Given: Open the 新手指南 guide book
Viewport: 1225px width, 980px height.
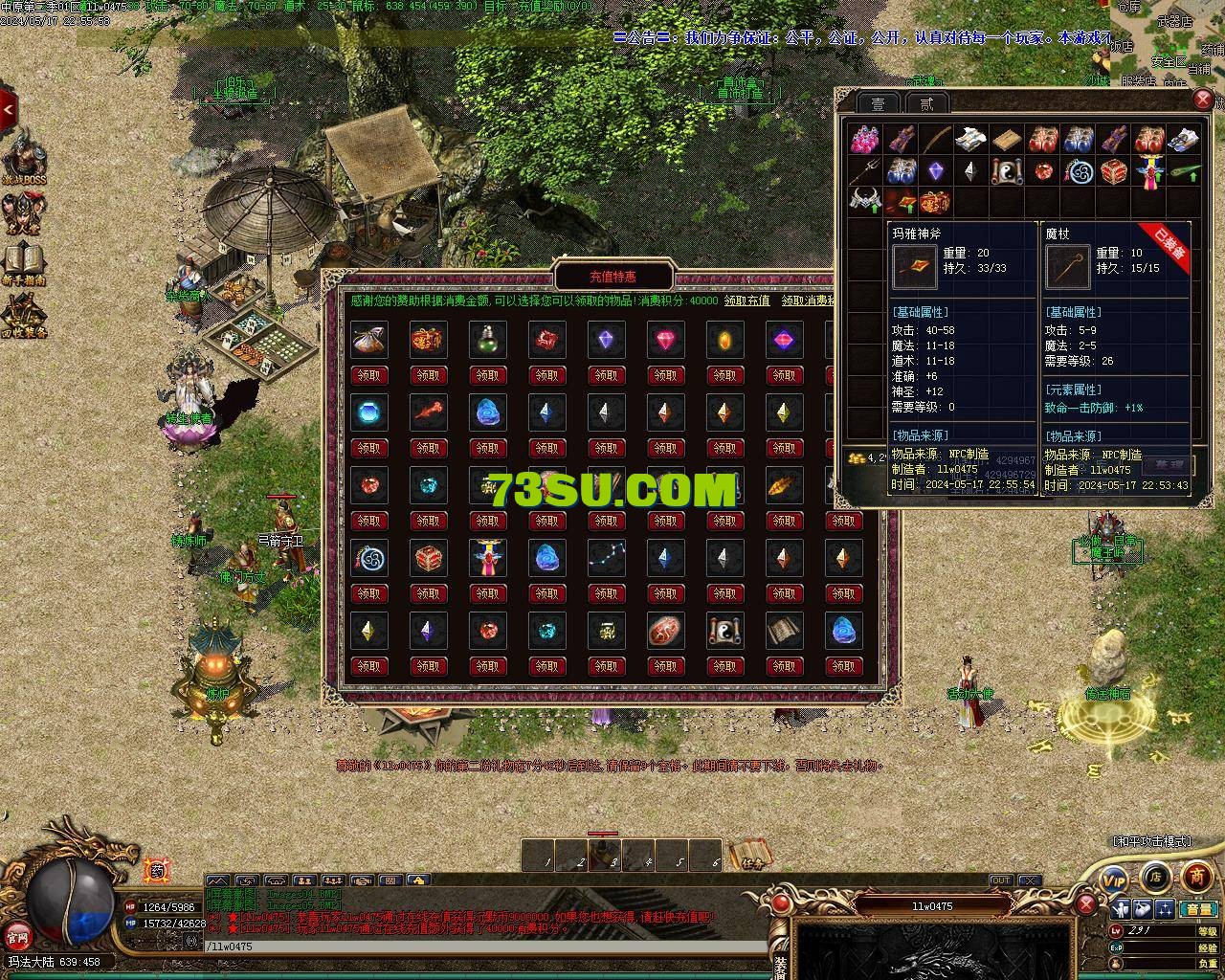Looking at the screenshot, I should pos(24,263).
